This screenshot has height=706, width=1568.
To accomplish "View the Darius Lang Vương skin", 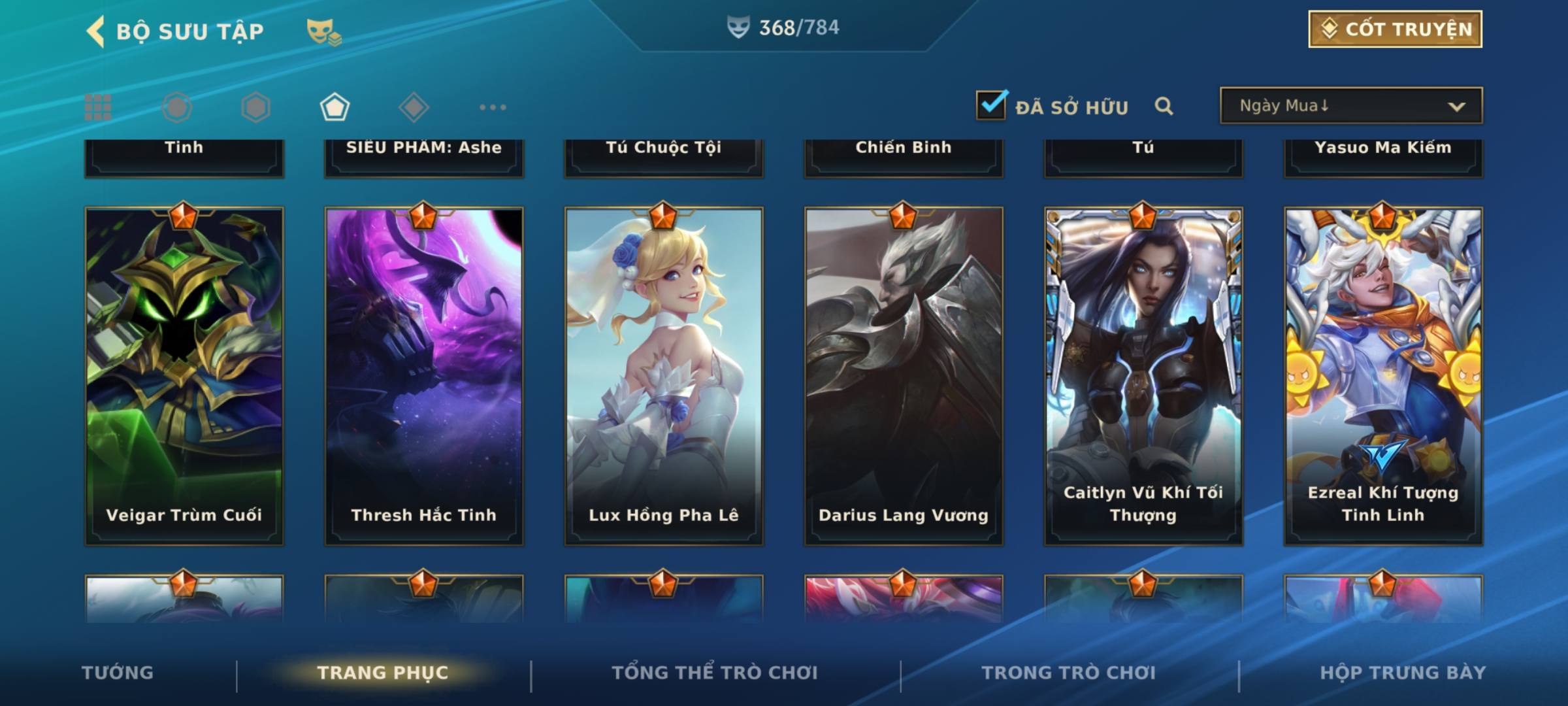I will 904,376.
